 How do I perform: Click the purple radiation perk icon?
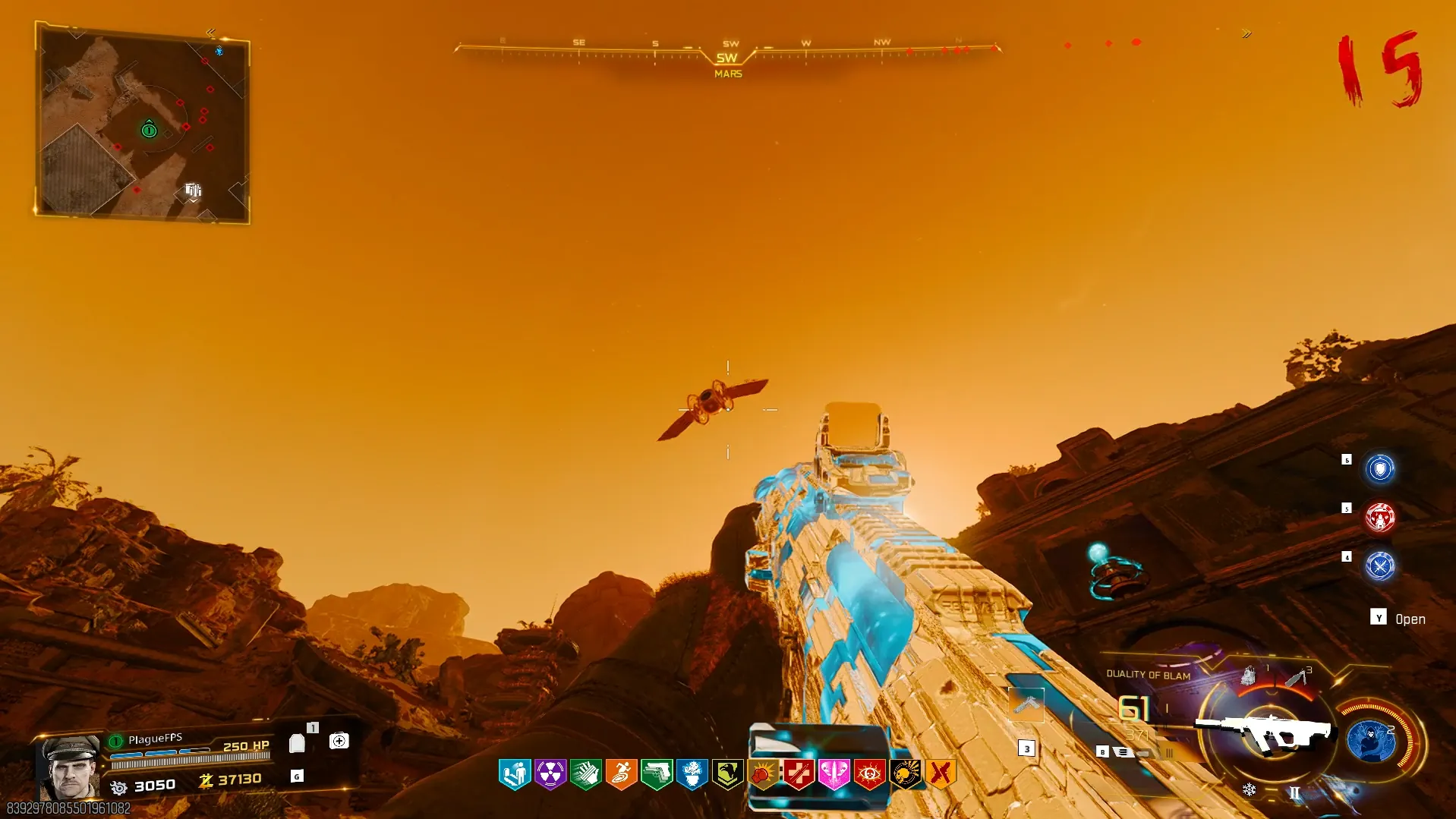(550, 774)
